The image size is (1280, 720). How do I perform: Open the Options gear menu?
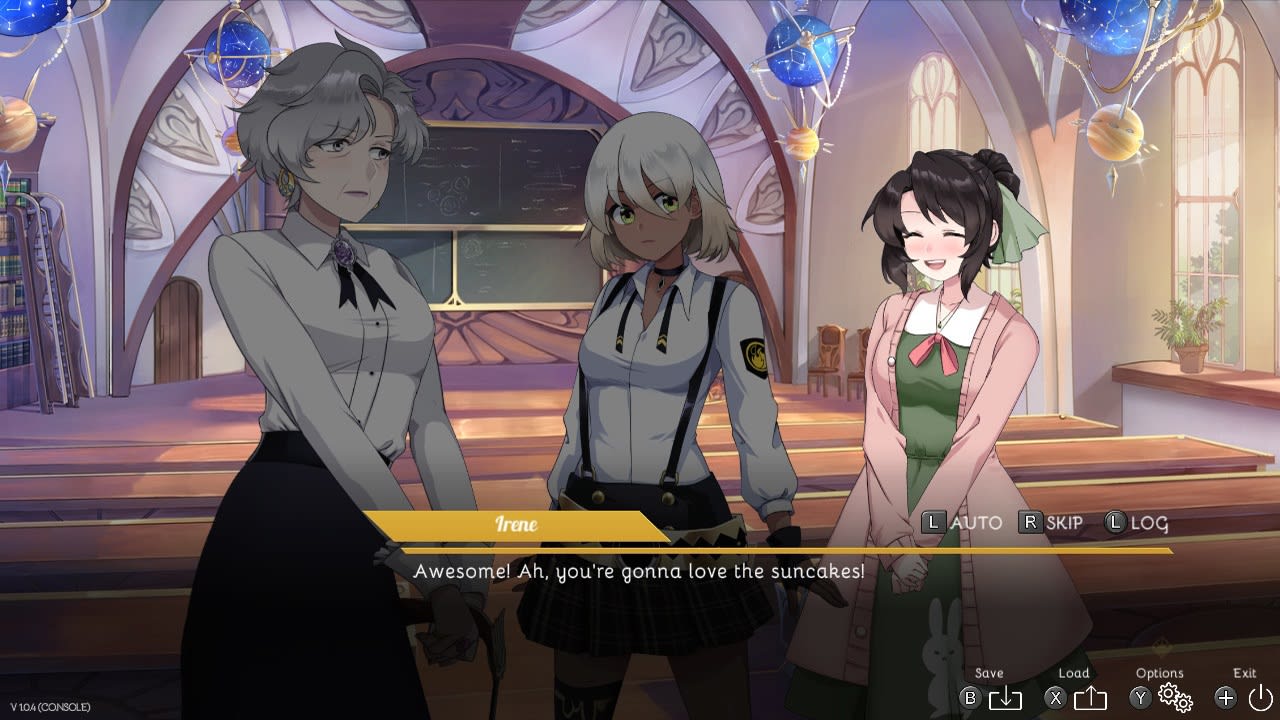click(x=1174, y=698)
